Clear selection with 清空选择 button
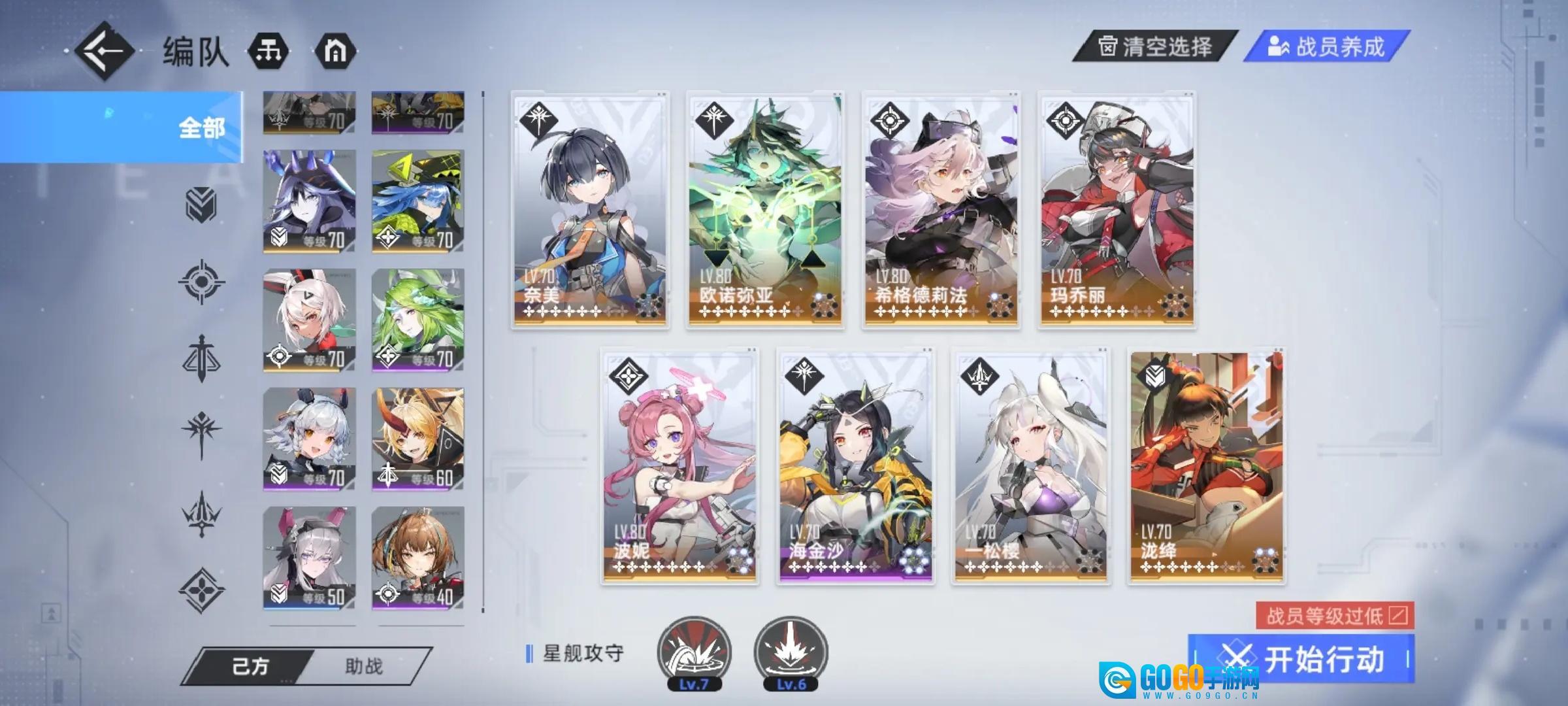The height and width of the screenshot is (706, 1568). 1154,47
